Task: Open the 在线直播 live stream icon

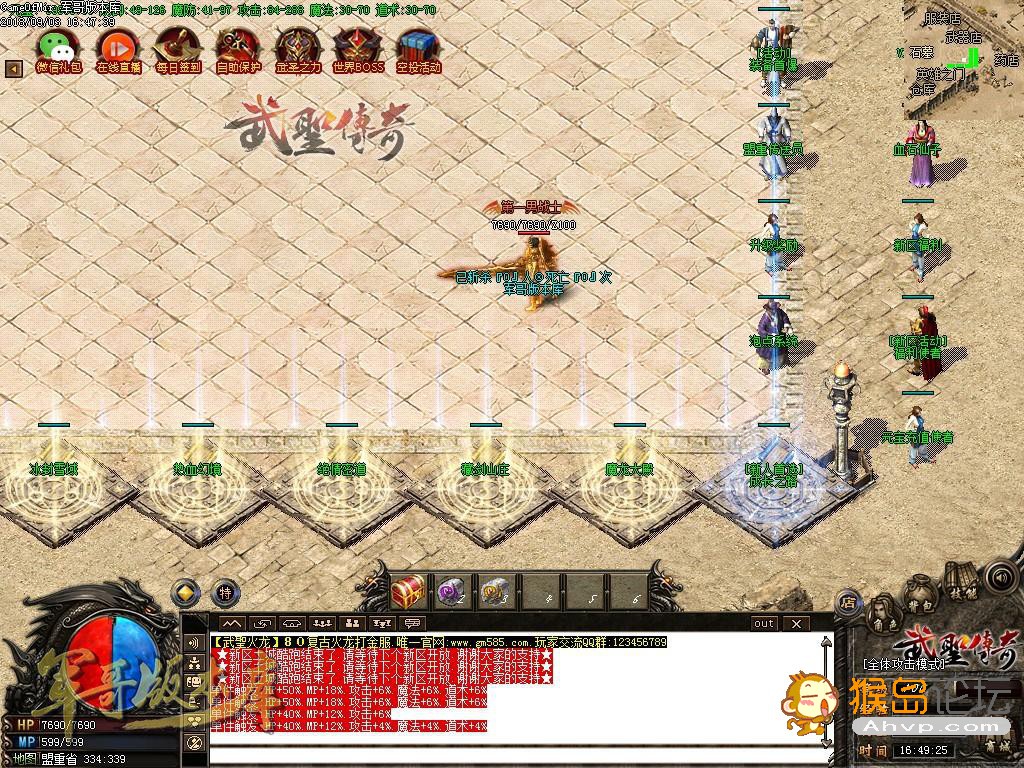Action: (x=118, y=48)
